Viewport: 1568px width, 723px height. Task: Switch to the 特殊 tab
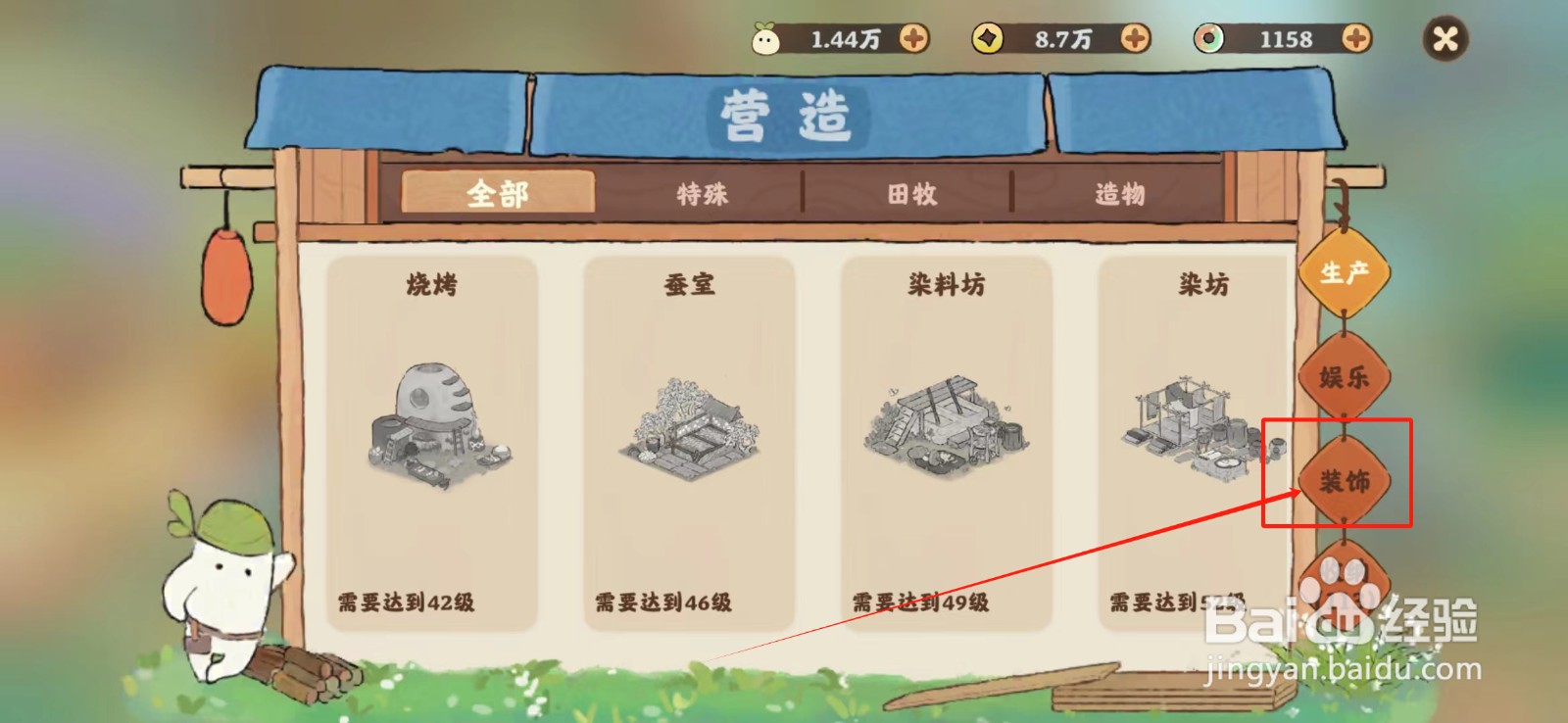click(700, 194)
